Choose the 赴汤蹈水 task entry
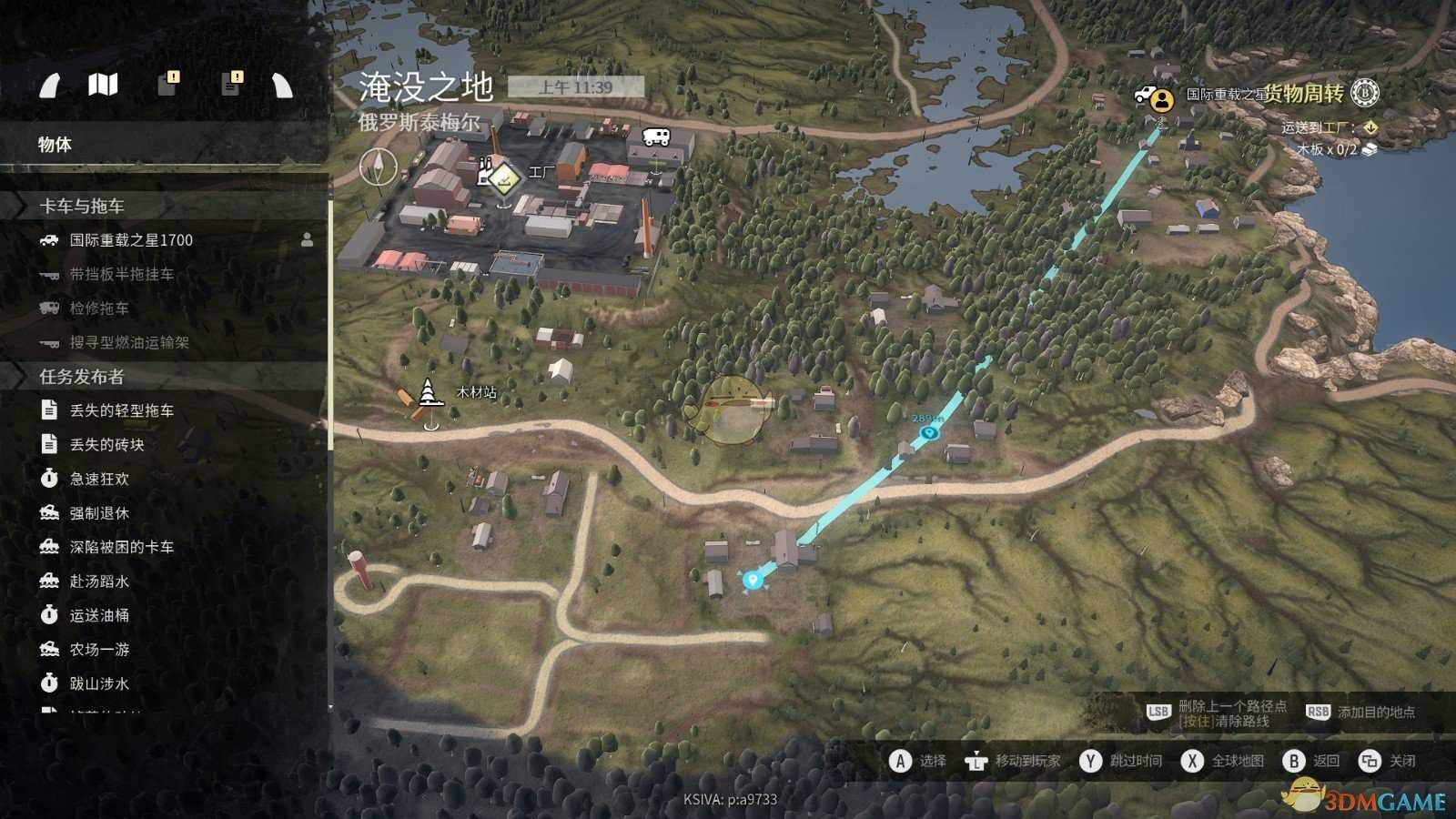This screenshot has height=819, width=1456. coord(99,581)
